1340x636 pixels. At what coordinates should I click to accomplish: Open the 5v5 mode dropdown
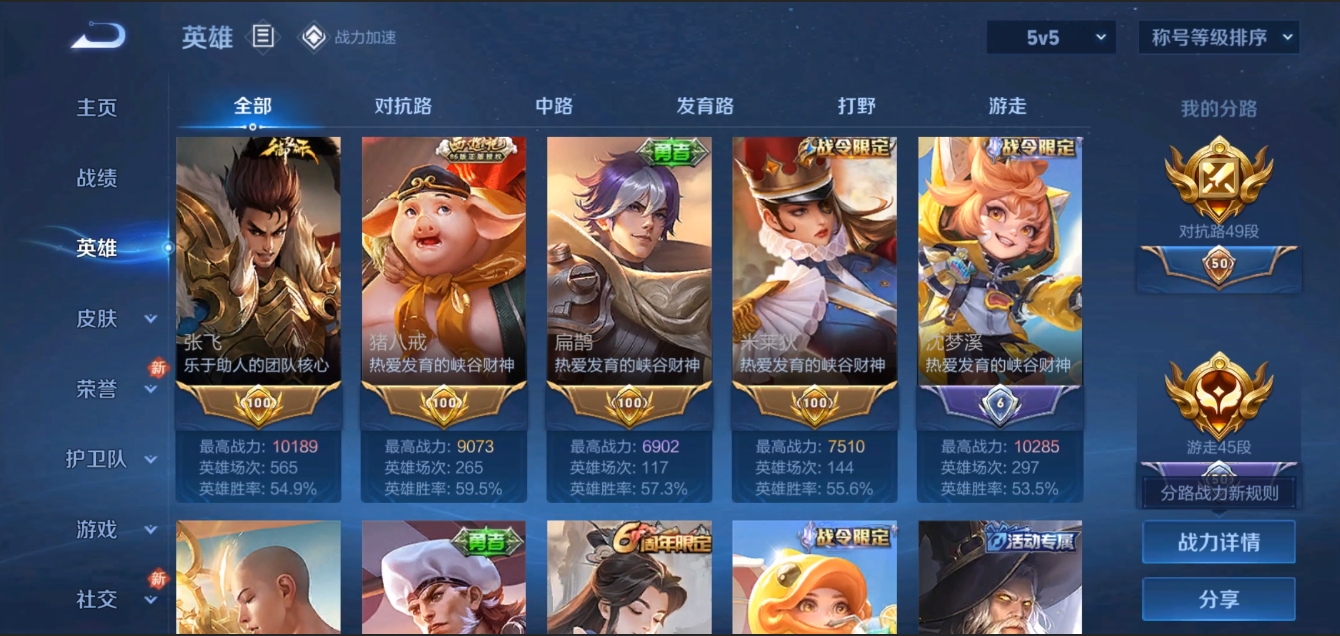[1051, 38]
